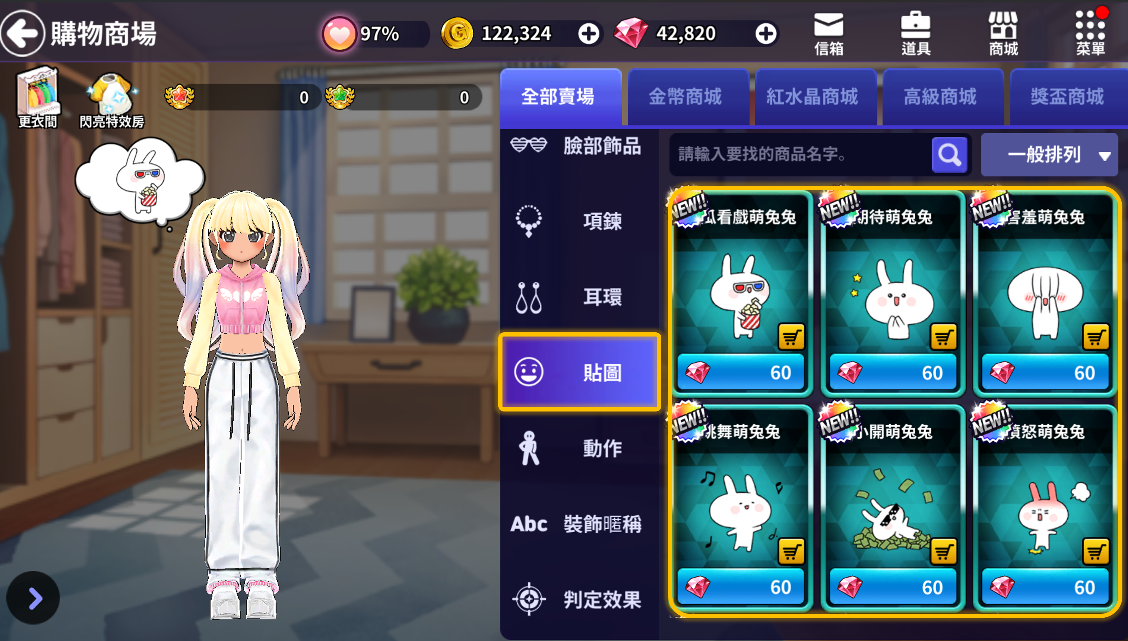Open the 菜單 menu grid

[x=1090, y=33]
